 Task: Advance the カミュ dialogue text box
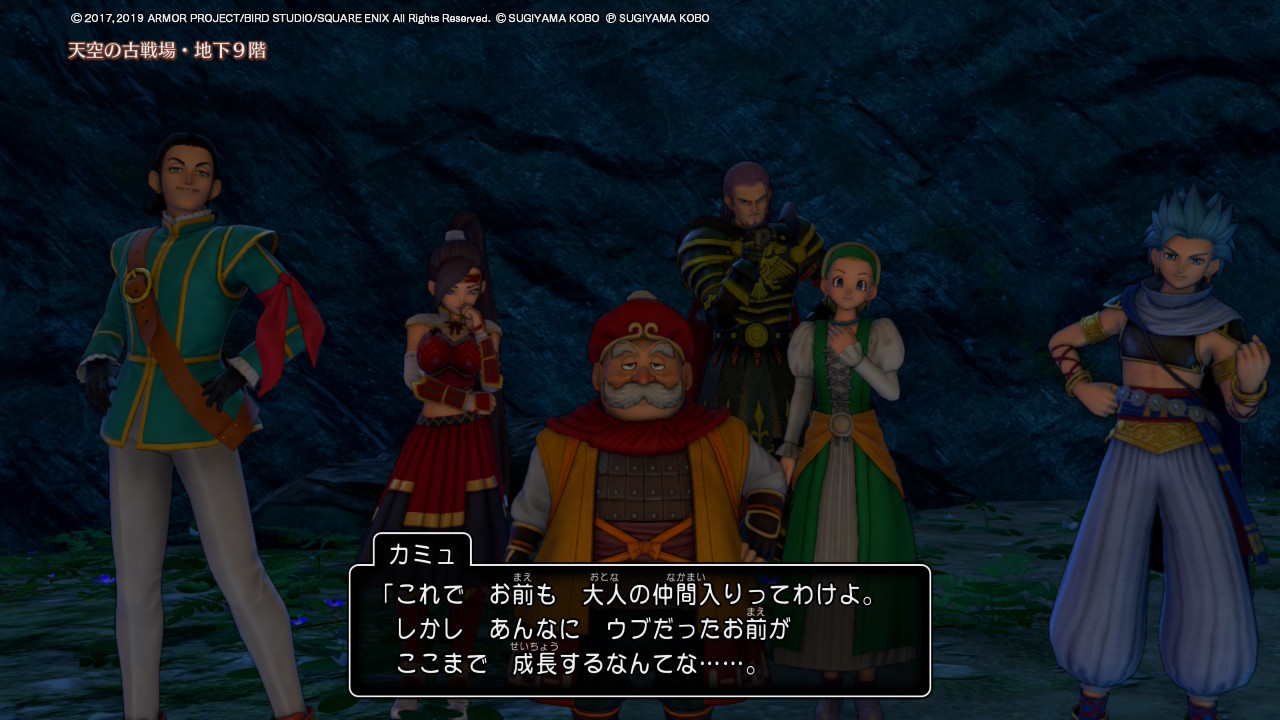point(640,630)
